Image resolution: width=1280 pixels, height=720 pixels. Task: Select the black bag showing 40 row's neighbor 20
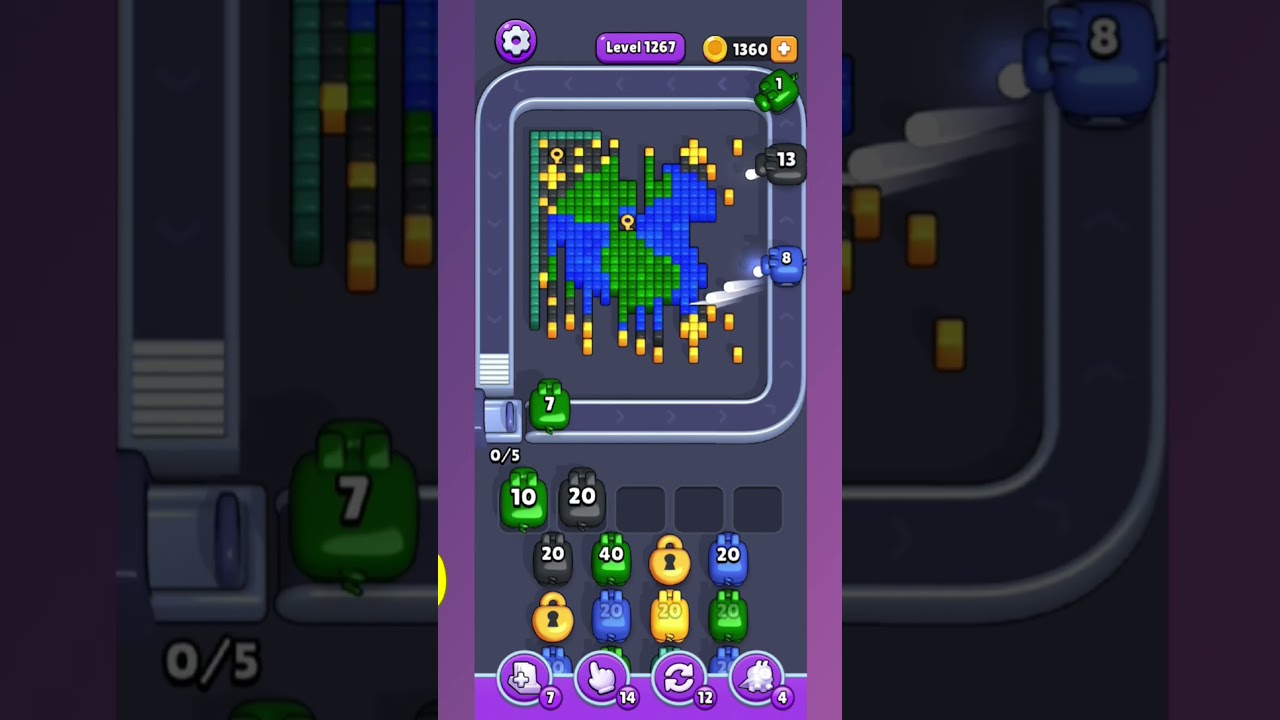pyautogui.click(x=554, y=556)
